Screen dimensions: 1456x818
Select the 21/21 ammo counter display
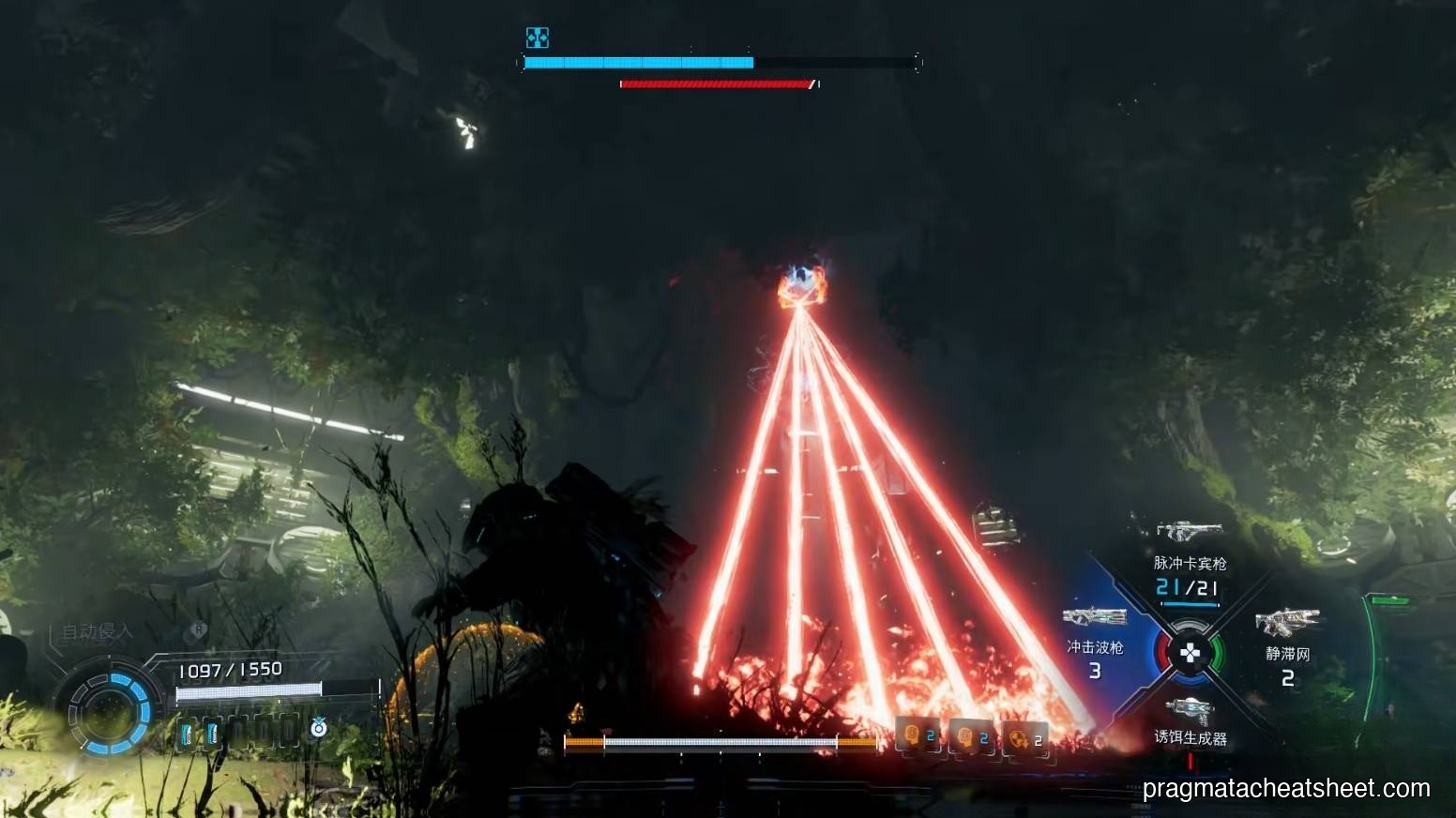(1187, 586)
